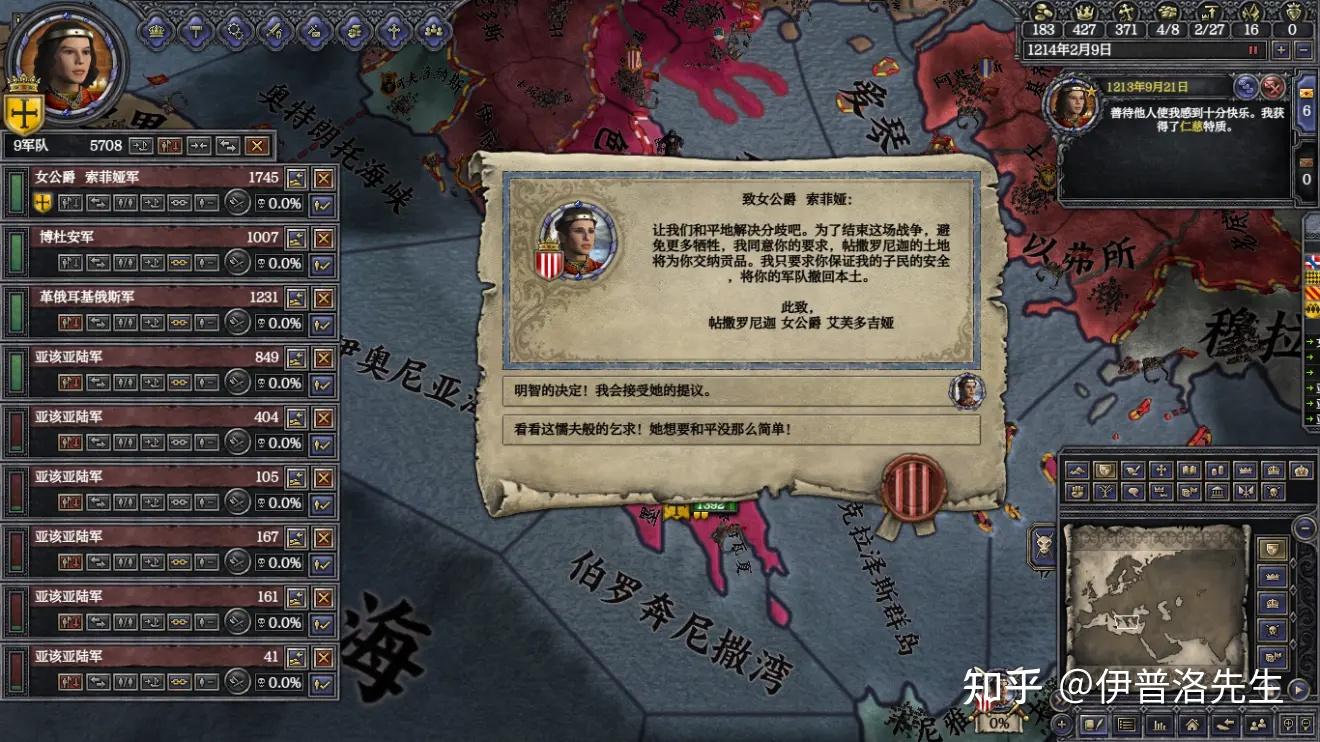
Task: Switch to the realms map mode shield tab
Action: (1105, 471)
